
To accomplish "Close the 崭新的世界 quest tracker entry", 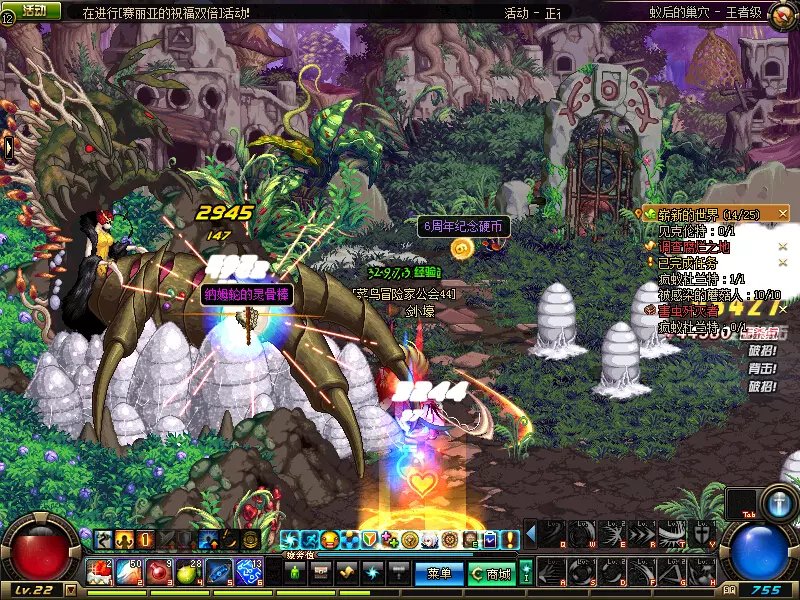I will point(783,214).
